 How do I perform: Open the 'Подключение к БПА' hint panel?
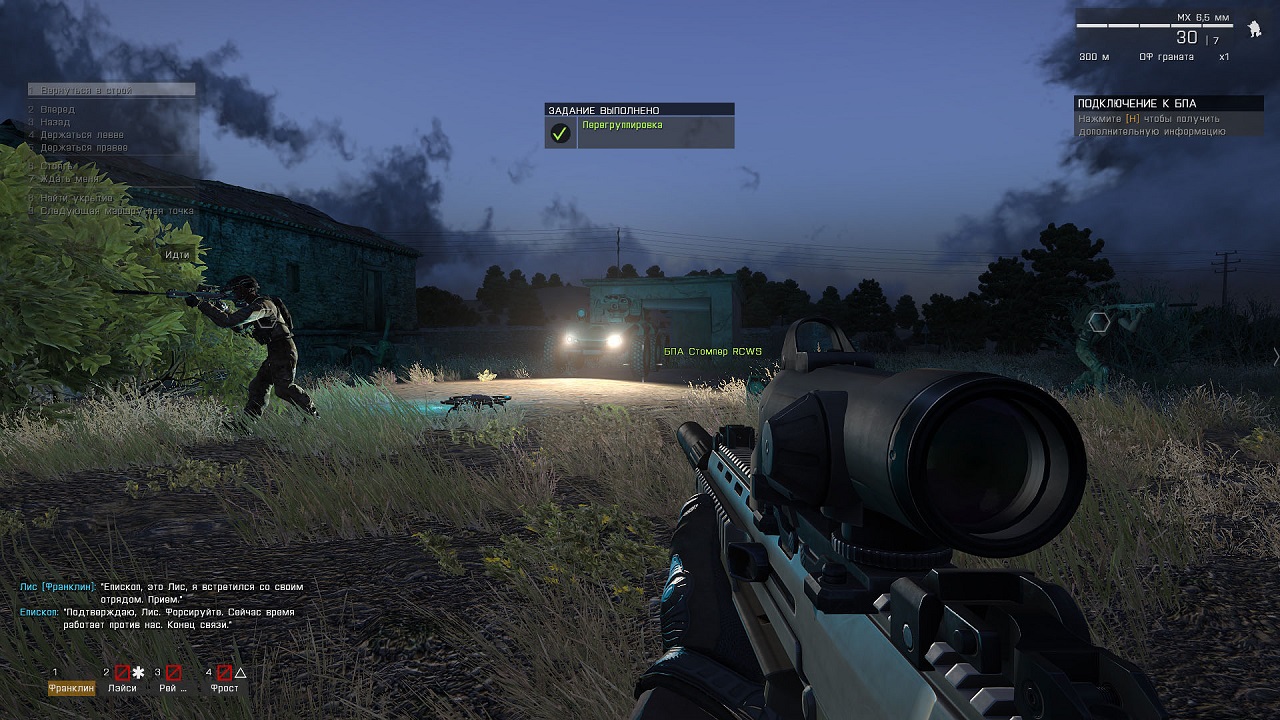1168,117
